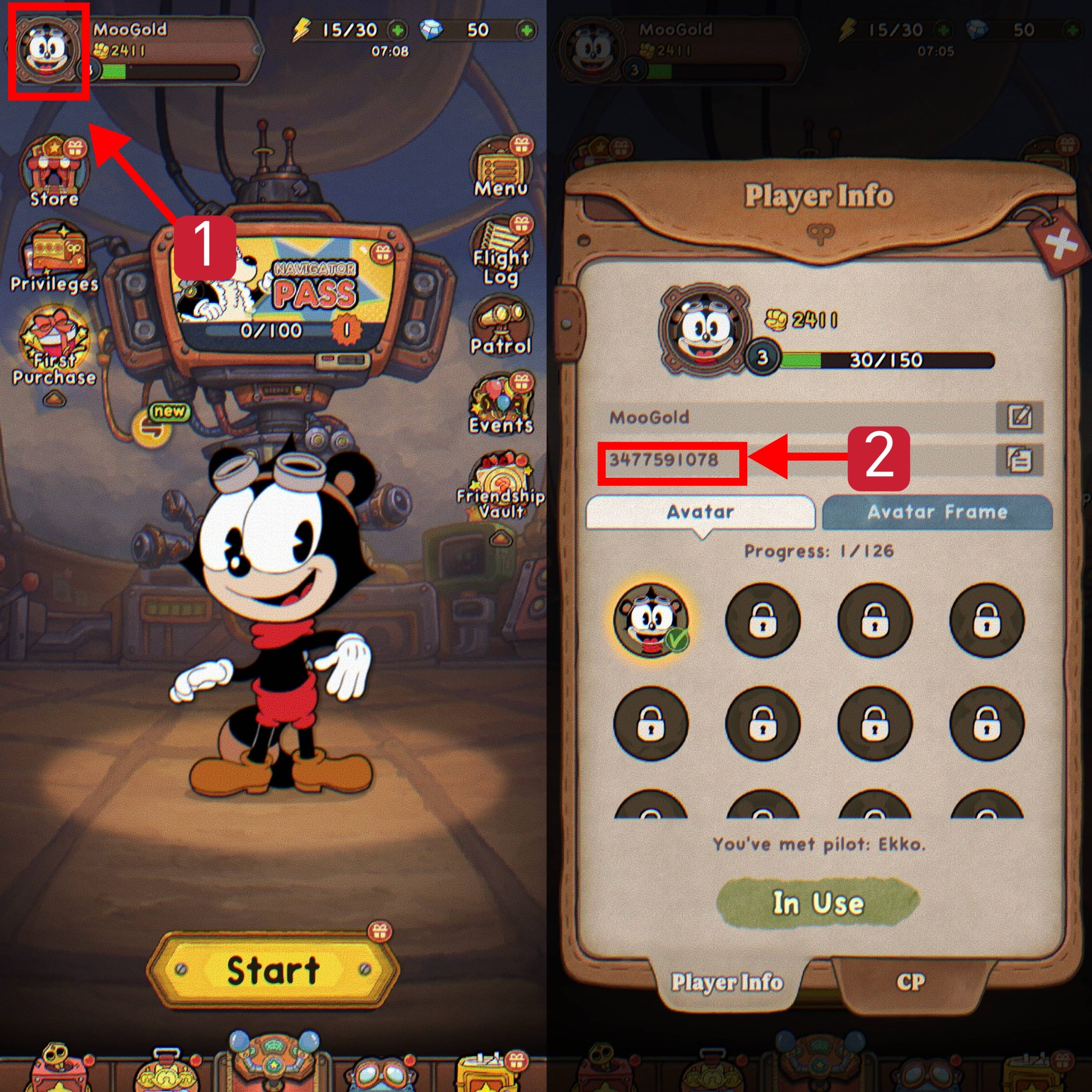Choose the unlocked goggles avatar
The image size is (1092, 1092).
[651, 620]
